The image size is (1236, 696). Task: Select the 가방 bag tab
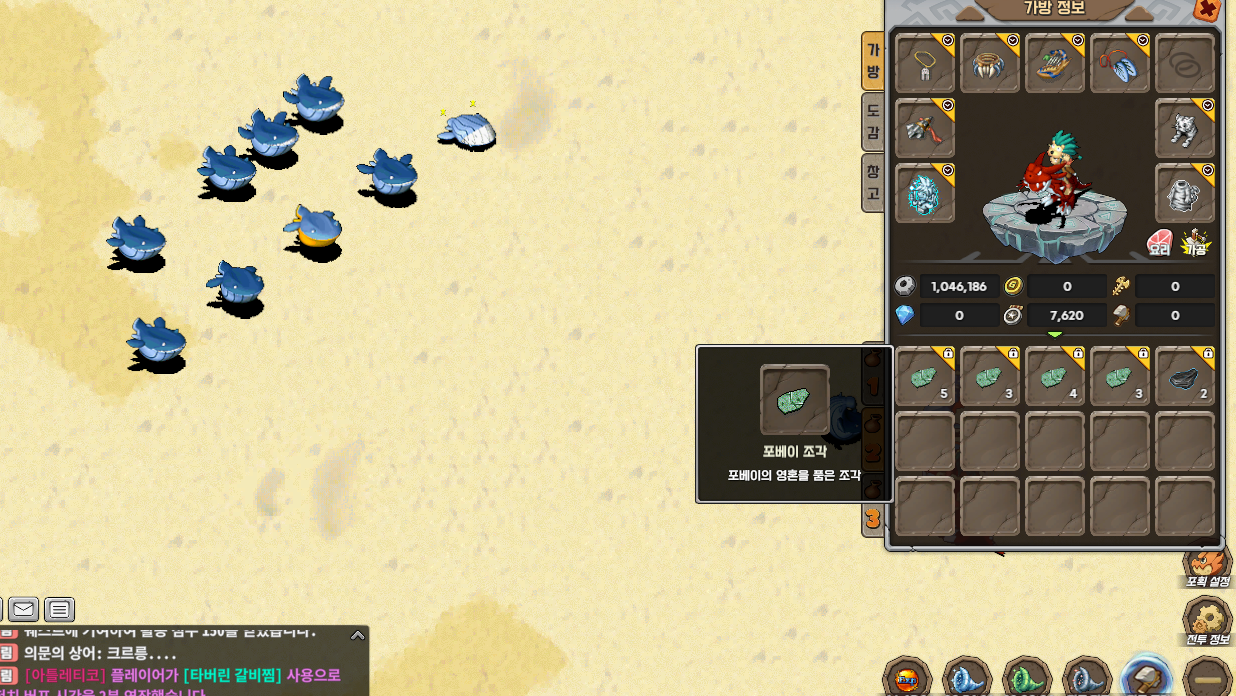(873, 60)
